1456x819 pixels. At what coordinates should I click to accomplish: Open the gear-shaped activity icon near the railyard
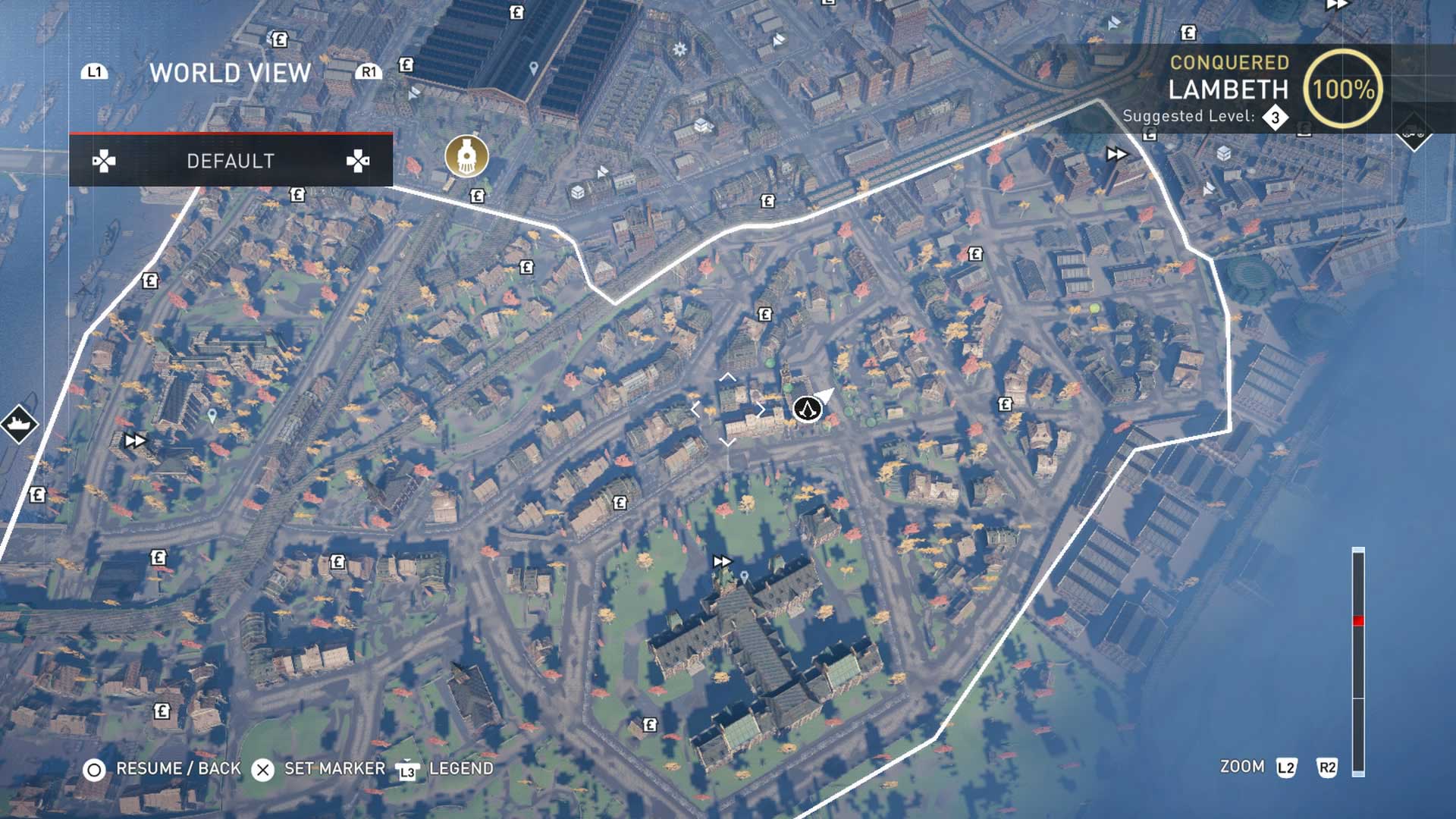coord(679,49)
